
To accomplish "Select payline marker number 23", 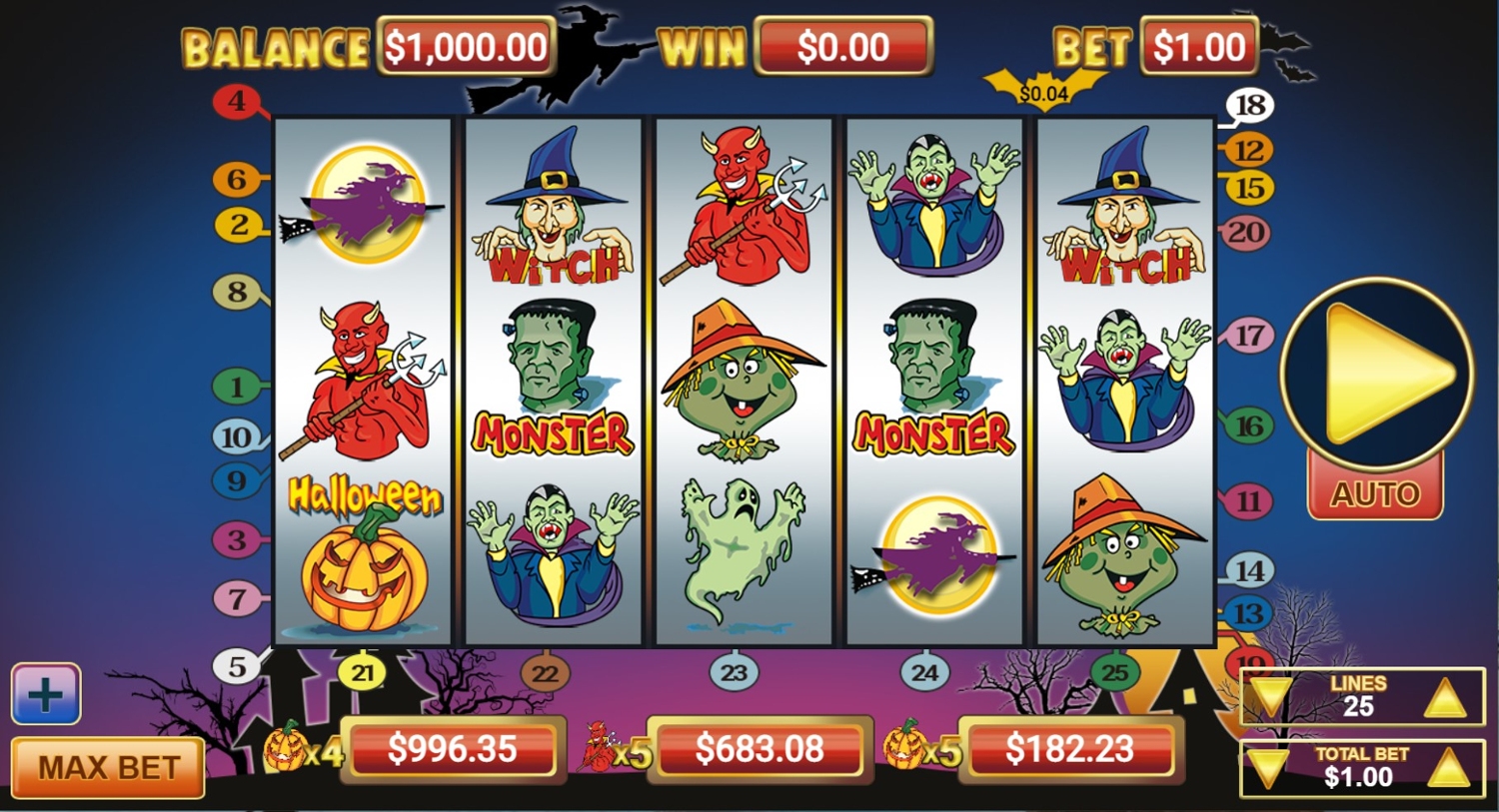I will (734, 673).
